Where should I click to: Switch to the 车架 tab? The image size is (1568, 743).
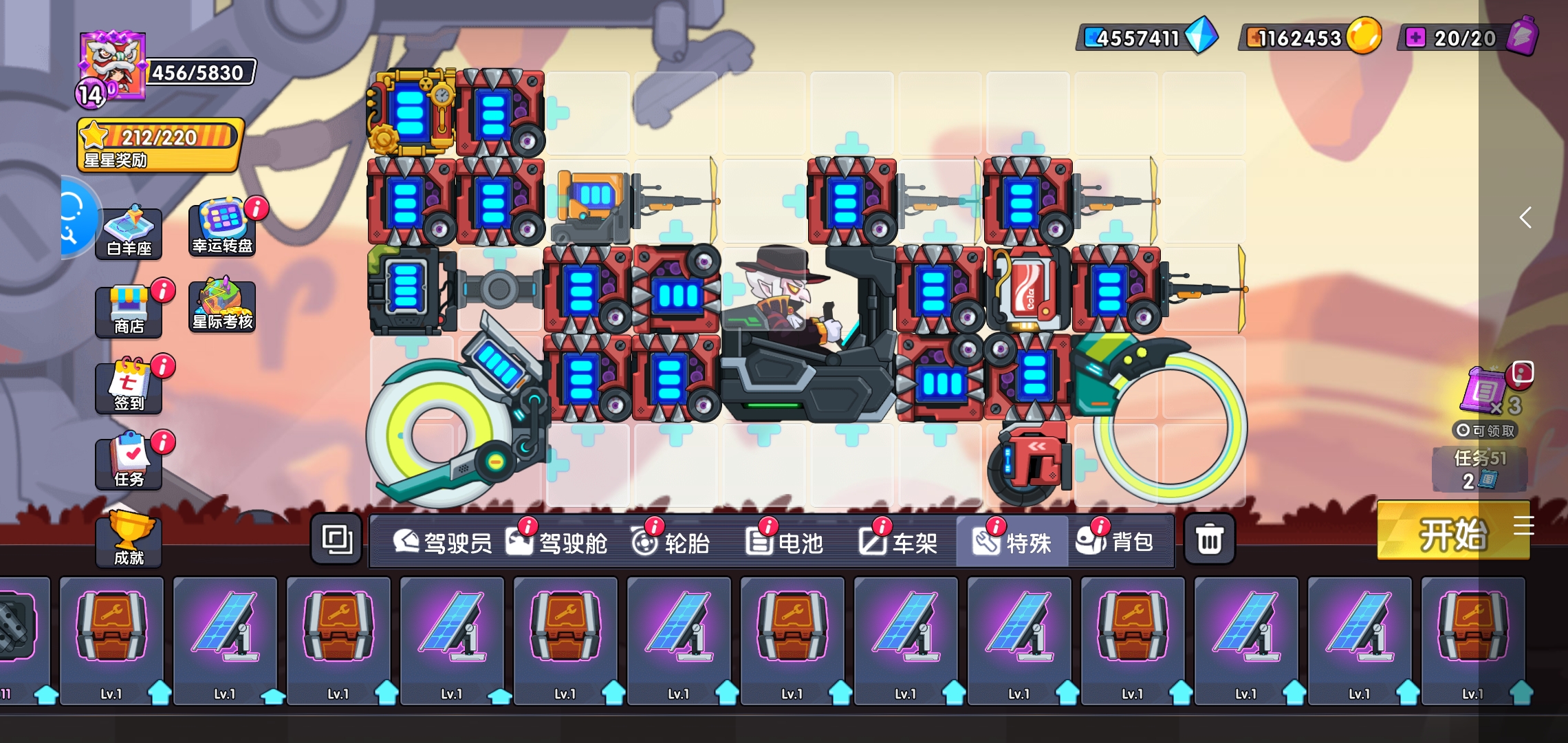pyautogui.click(x=898, y=543)
